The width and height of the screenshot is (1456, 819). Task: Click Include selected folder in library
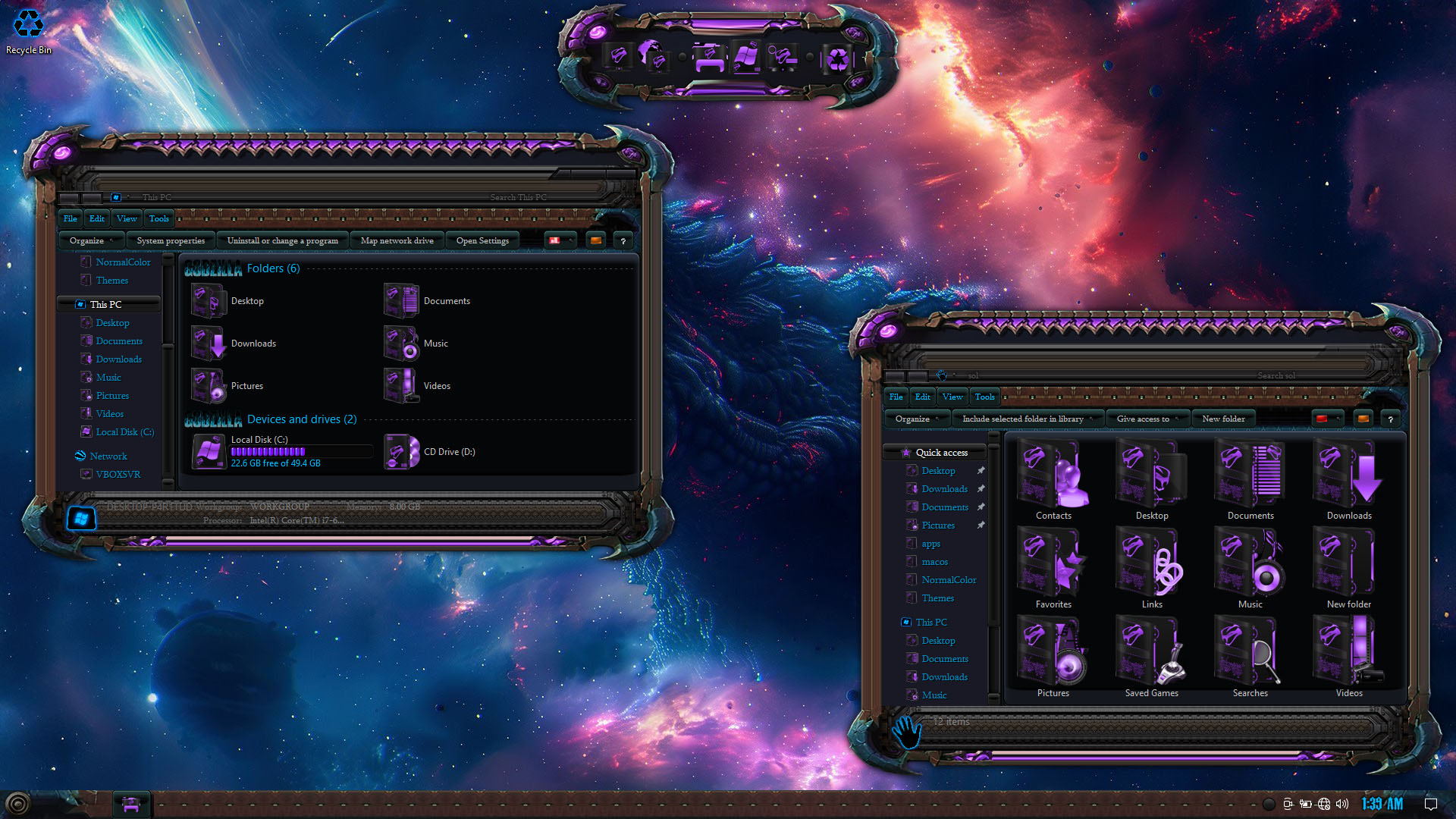pos(1022,419)
